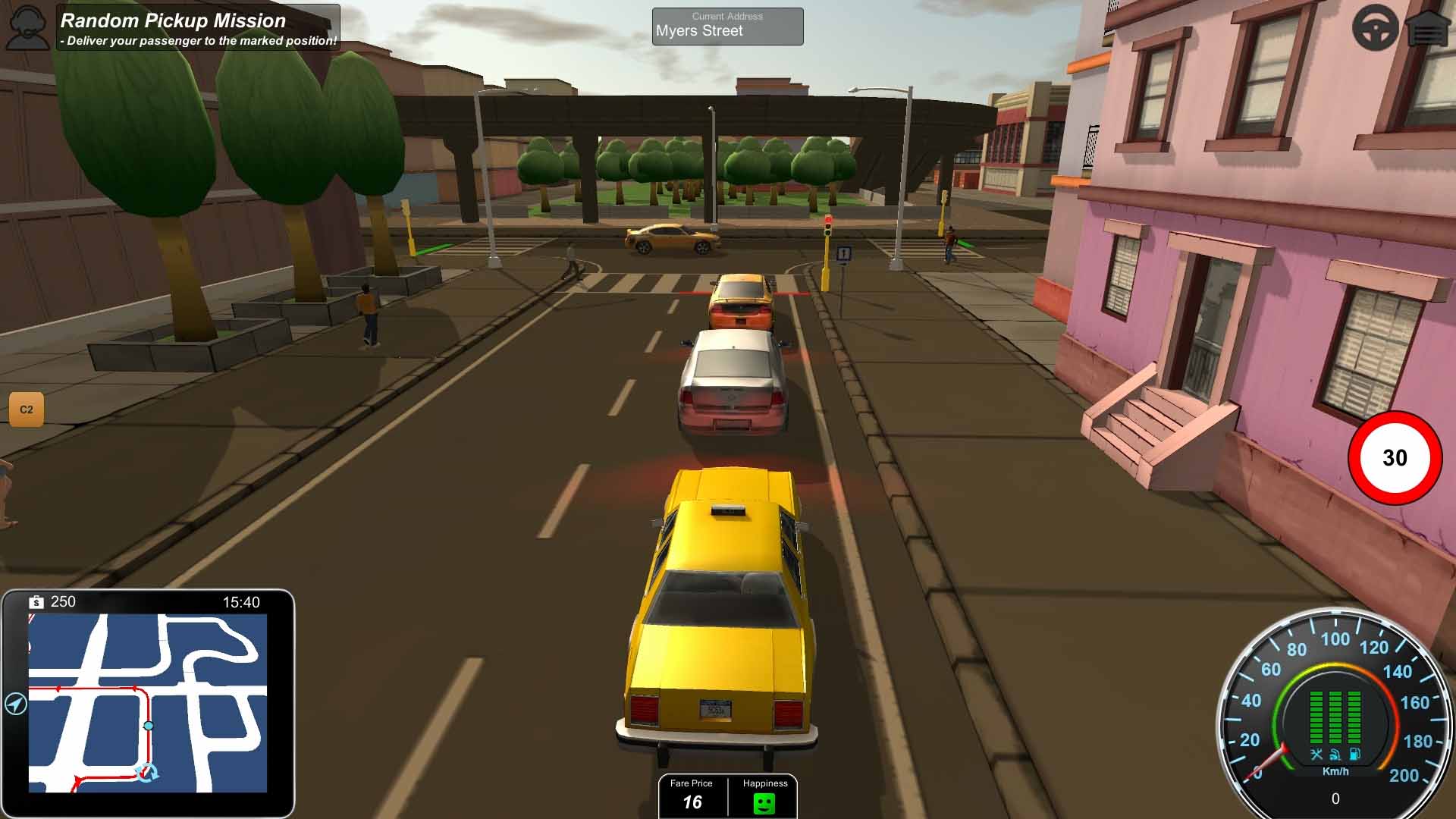
Task: Click the wrench damage icon on the speedometer
Action: coord(1316,754)
